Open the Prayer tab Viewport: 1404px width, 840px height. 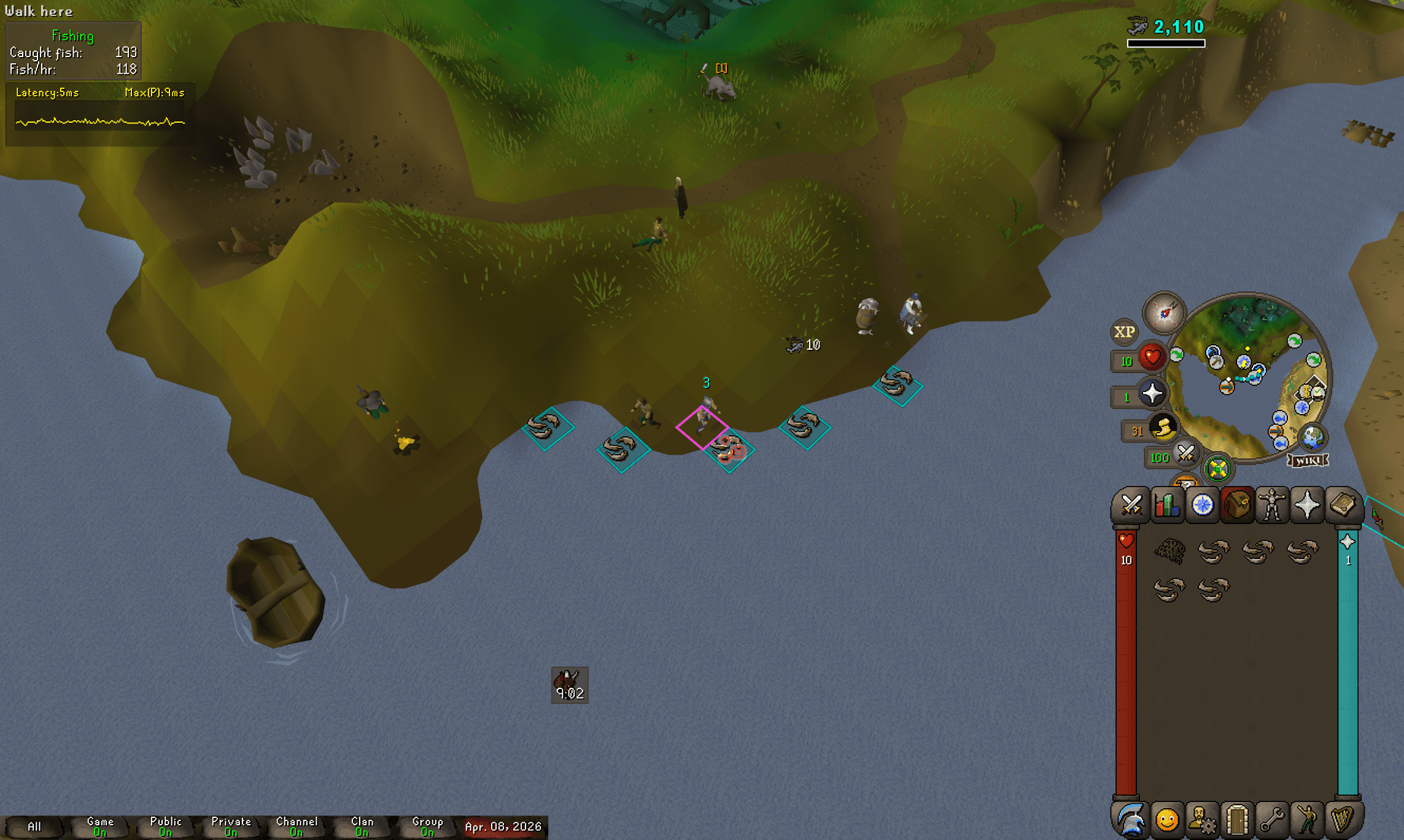tap(1308, 506)
